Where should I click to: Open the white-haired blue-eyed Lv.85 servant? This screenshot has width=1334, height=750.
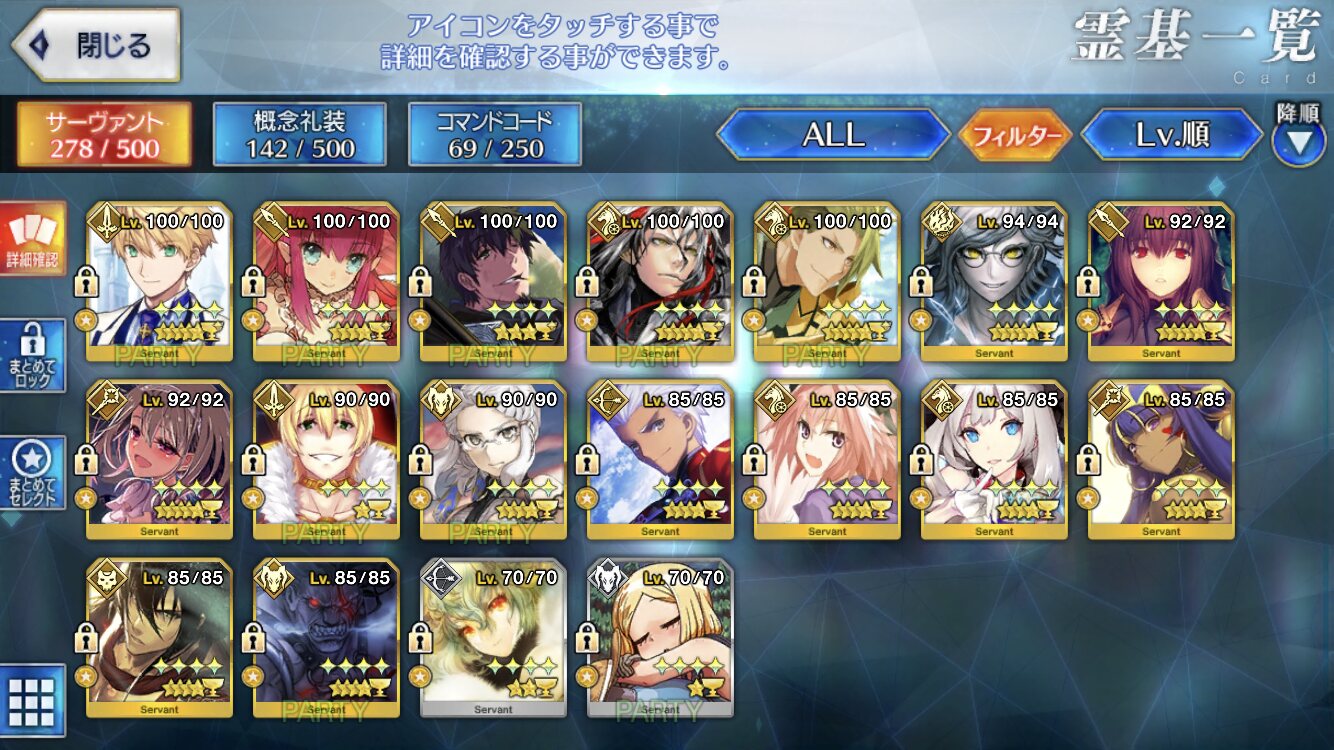click(994, 460)
